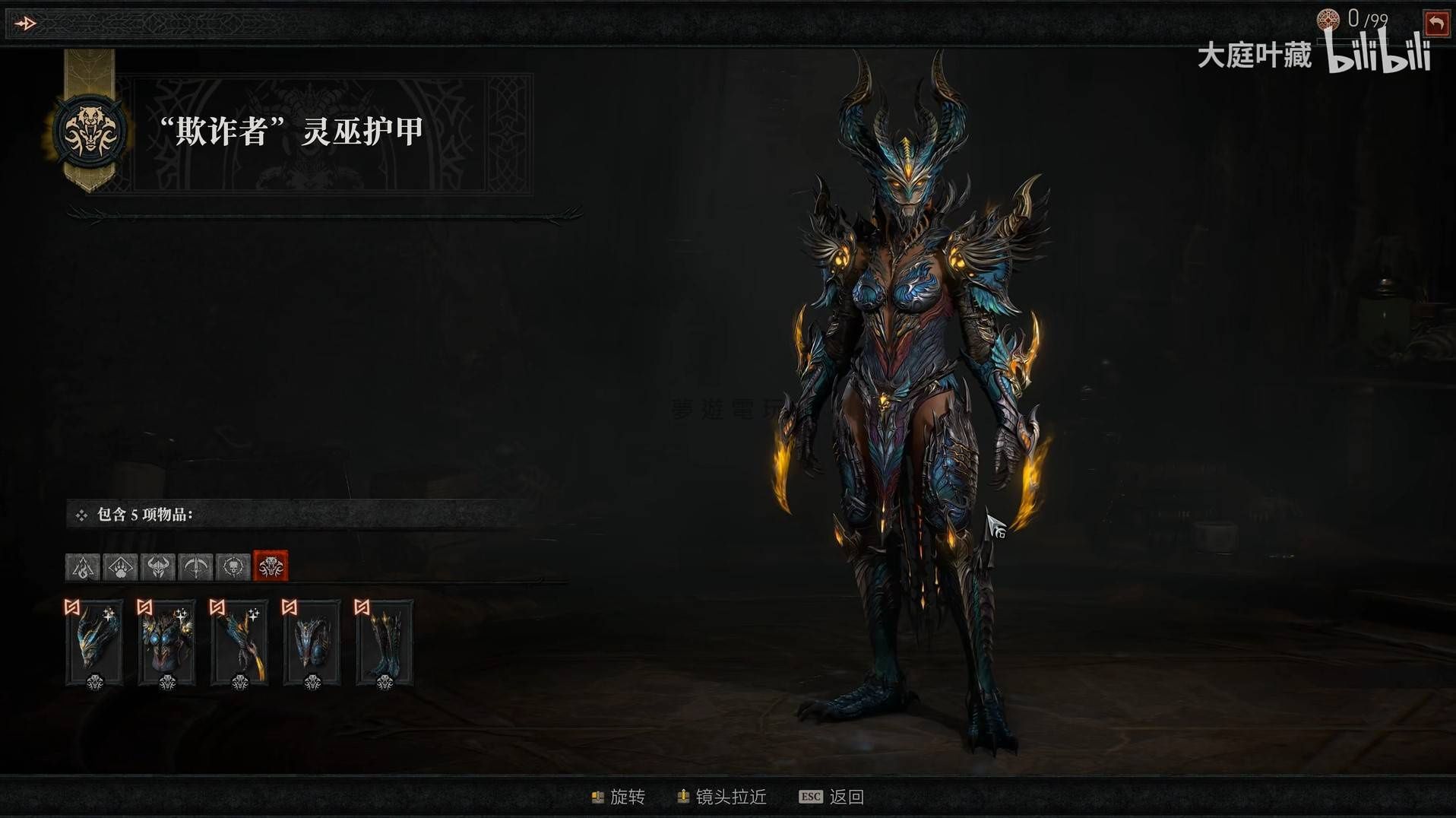Screen dimensions: 1456x818
Task: Choose the leg armor item slot
Action: point(312,643)
